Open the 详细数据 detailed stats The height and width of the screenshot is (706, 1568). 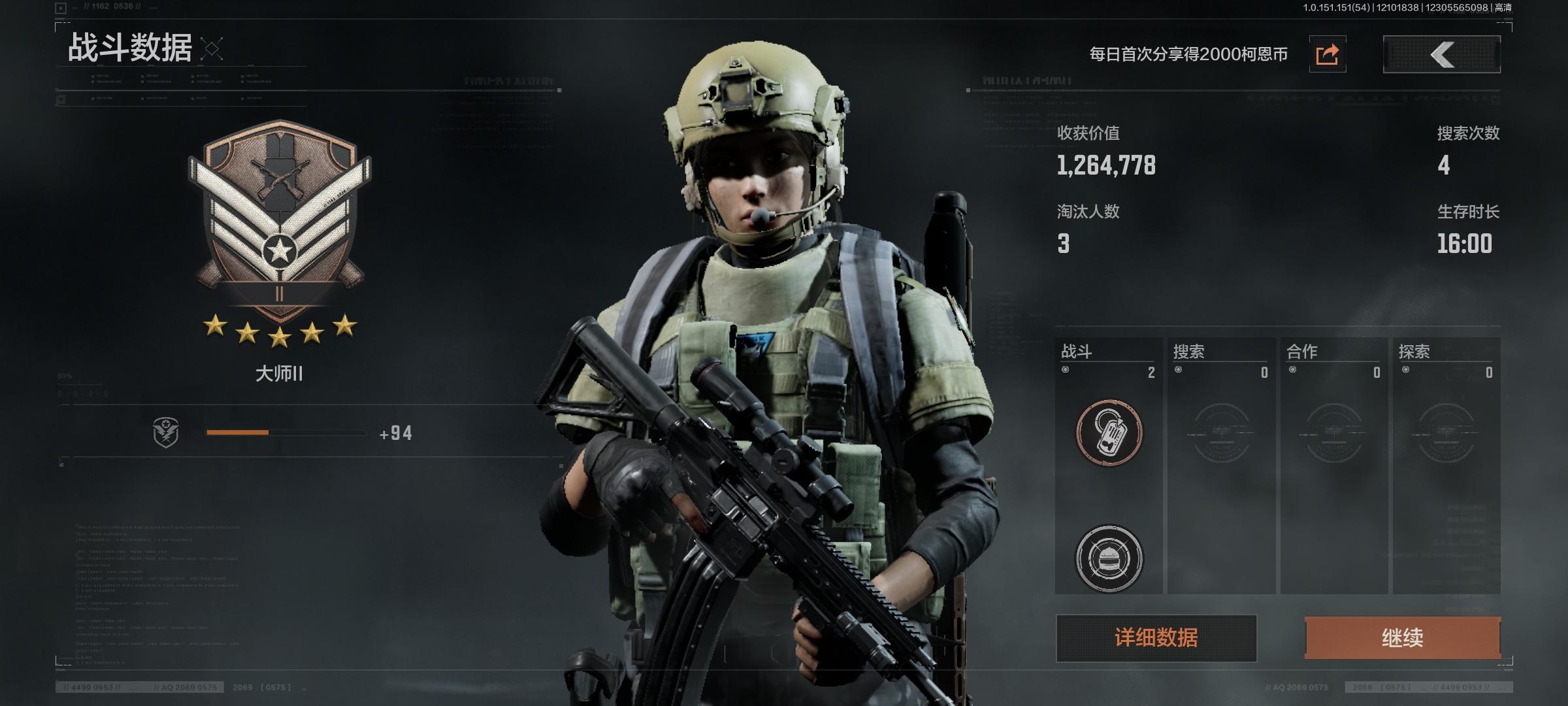[1156, 637]
